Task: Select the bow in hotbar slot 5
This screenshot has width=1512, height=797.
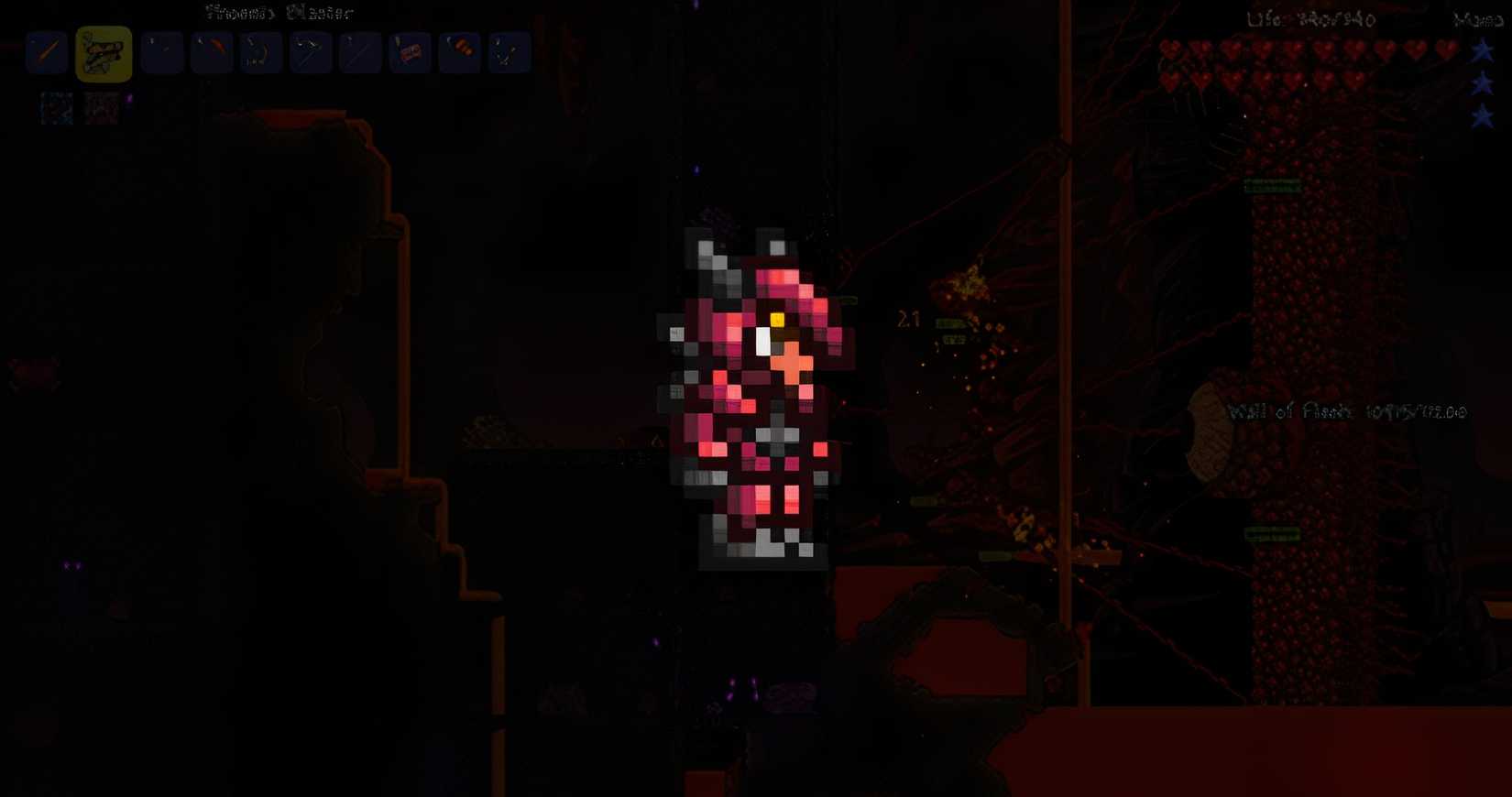Action: point(260,52)
